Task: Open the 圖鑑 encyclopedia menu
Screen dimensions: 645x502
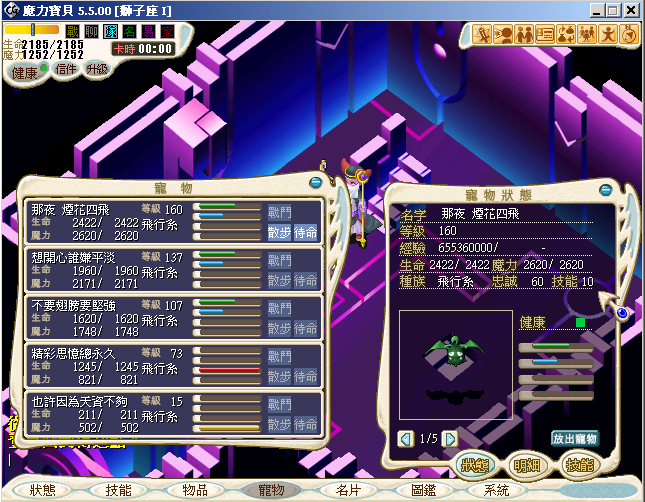Action: (x=423, y=490)
